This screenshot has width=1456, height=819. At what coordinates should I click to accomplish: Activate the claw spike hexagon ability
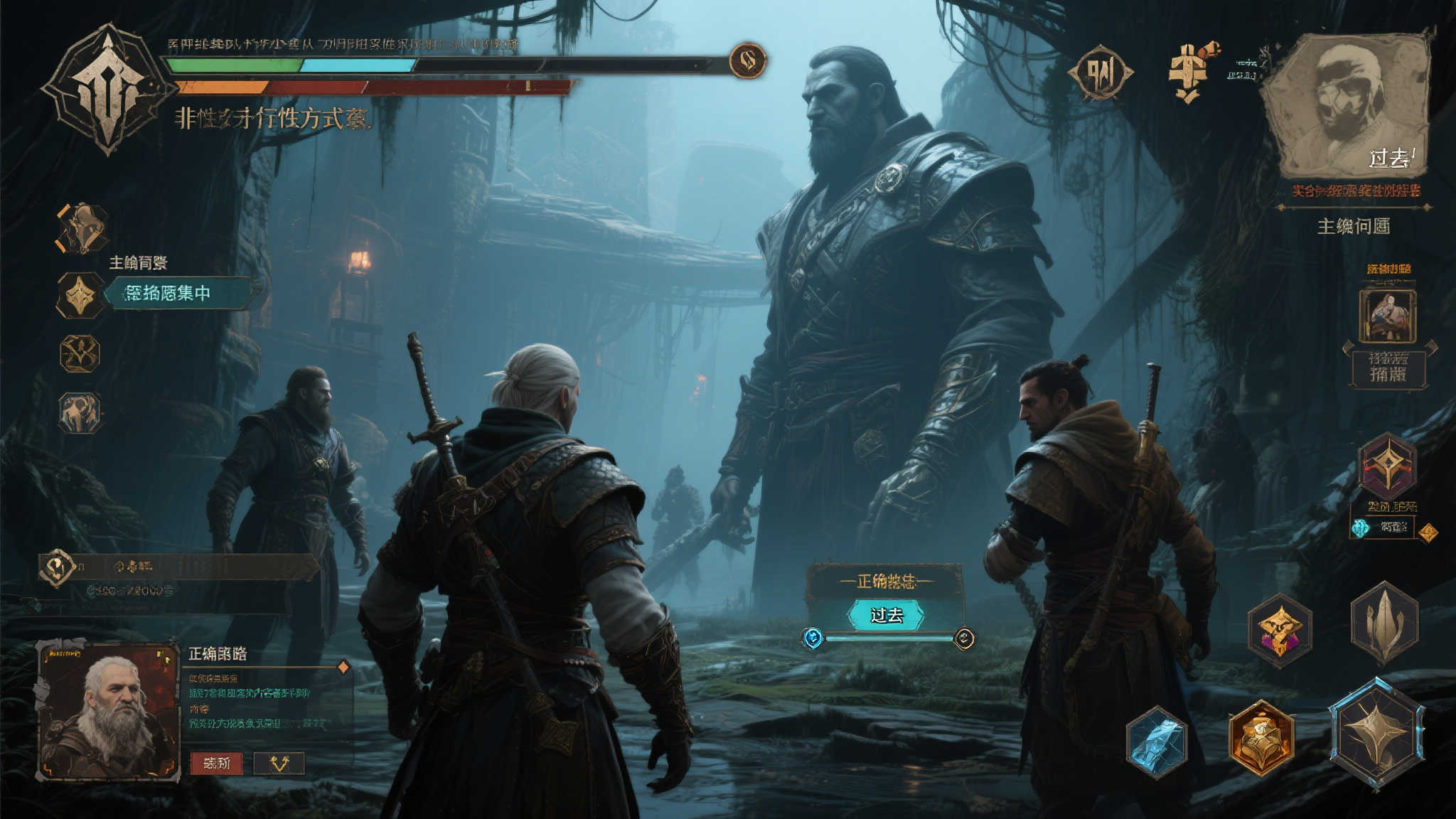pos(1383,623)
